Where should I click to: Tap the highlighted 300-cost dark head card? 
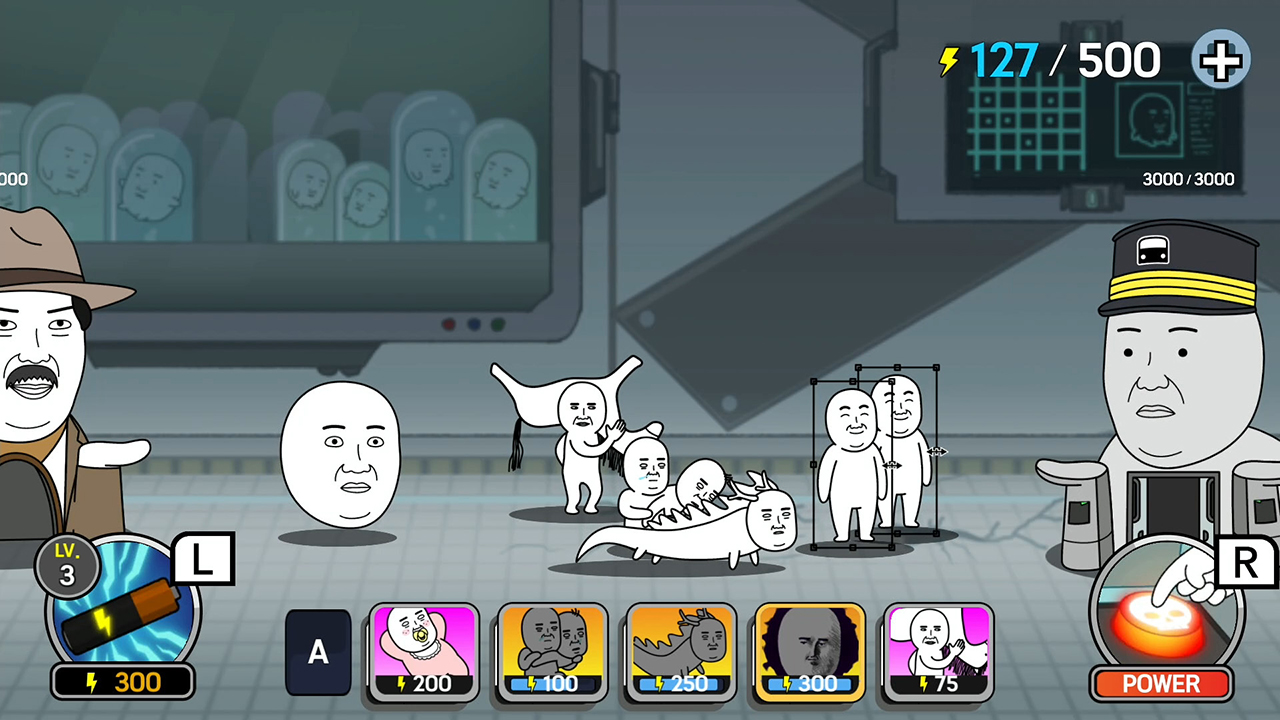[809, 648]
